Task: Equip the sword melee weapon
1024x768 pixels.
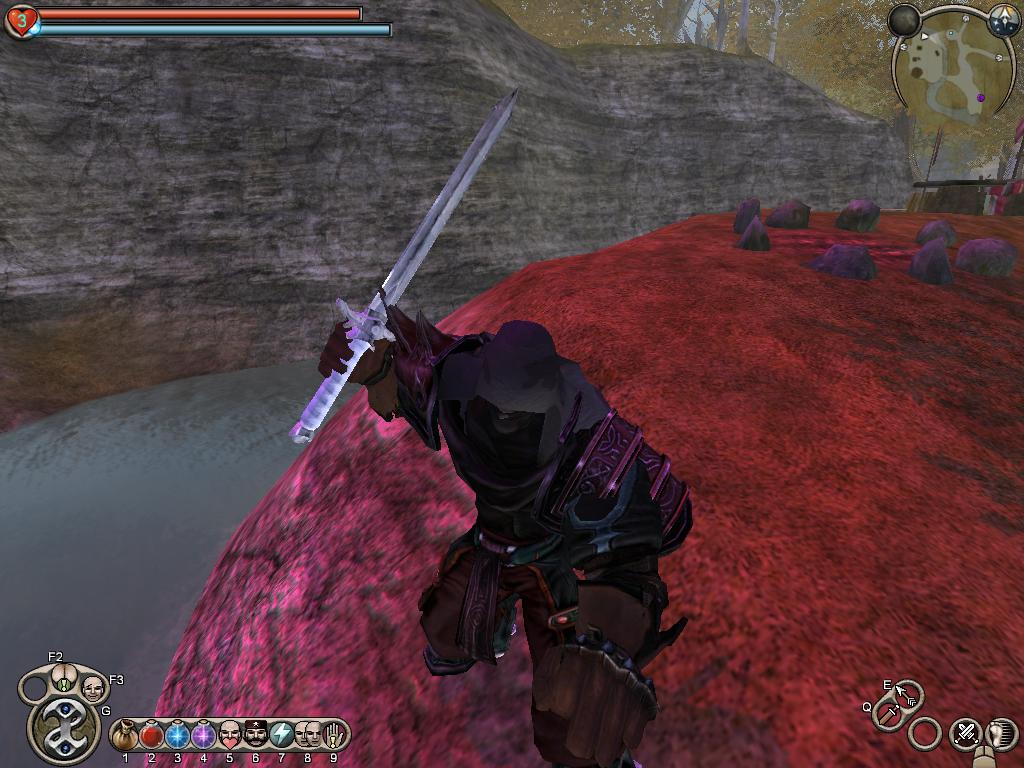Action: [x=888, y=713]
